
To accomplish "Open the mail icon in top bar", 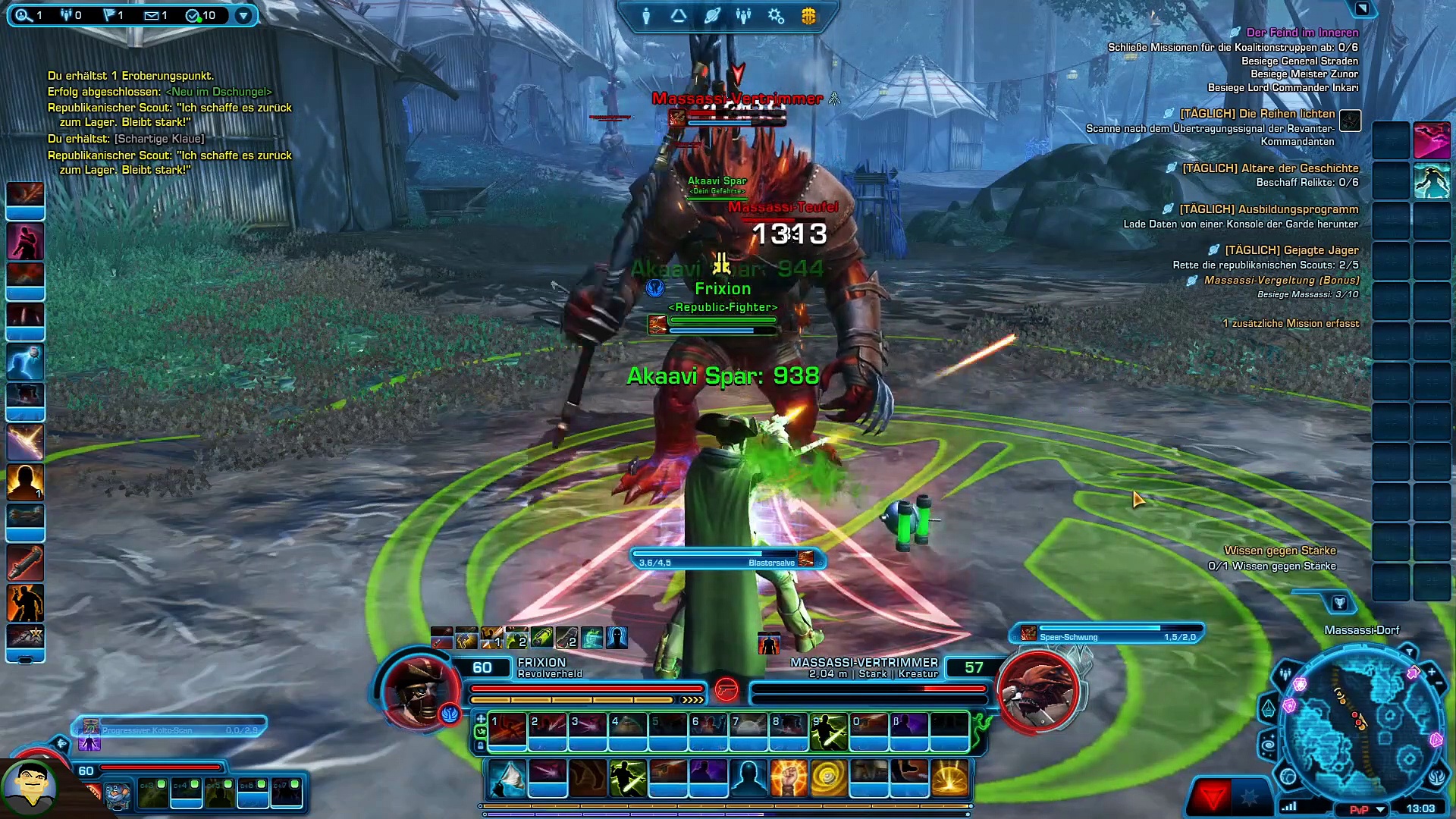I will click(151, 15).
